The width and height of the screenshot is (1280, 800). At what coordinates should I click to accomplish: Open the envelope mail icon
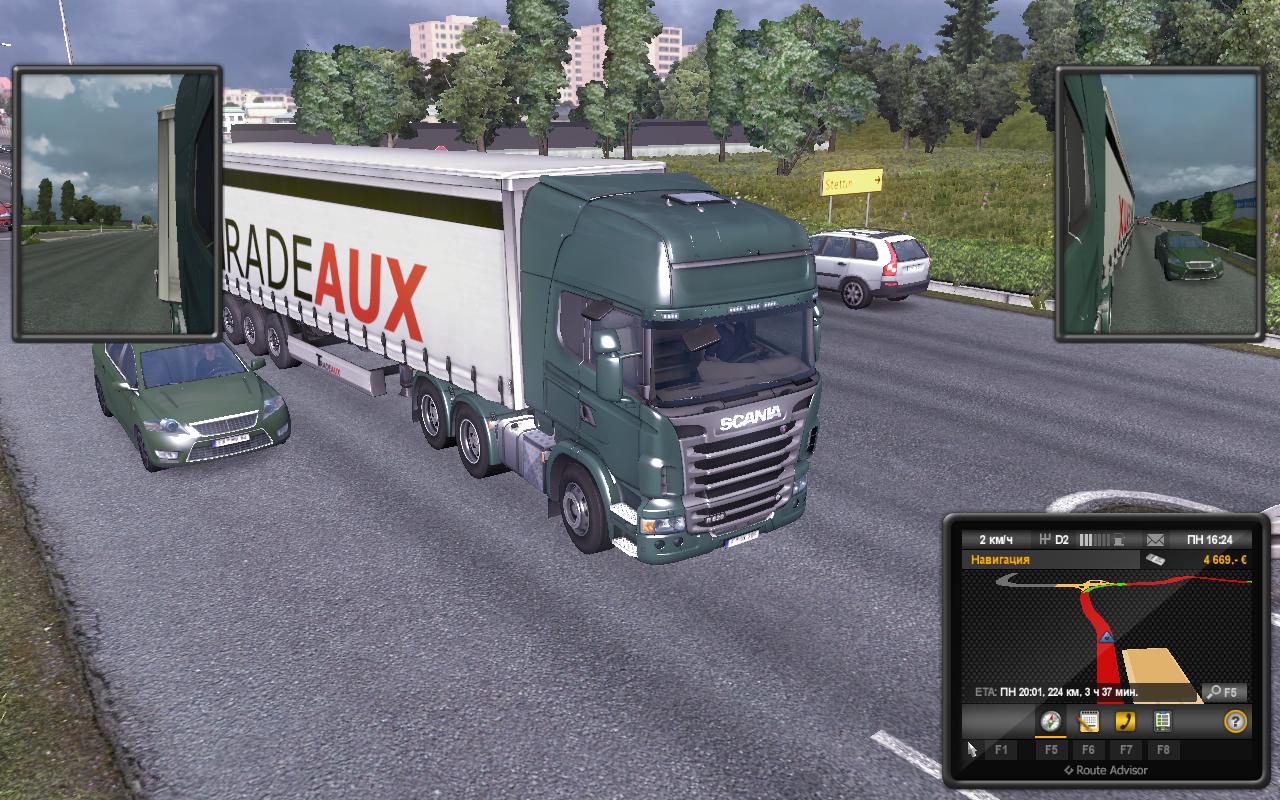1155,540
